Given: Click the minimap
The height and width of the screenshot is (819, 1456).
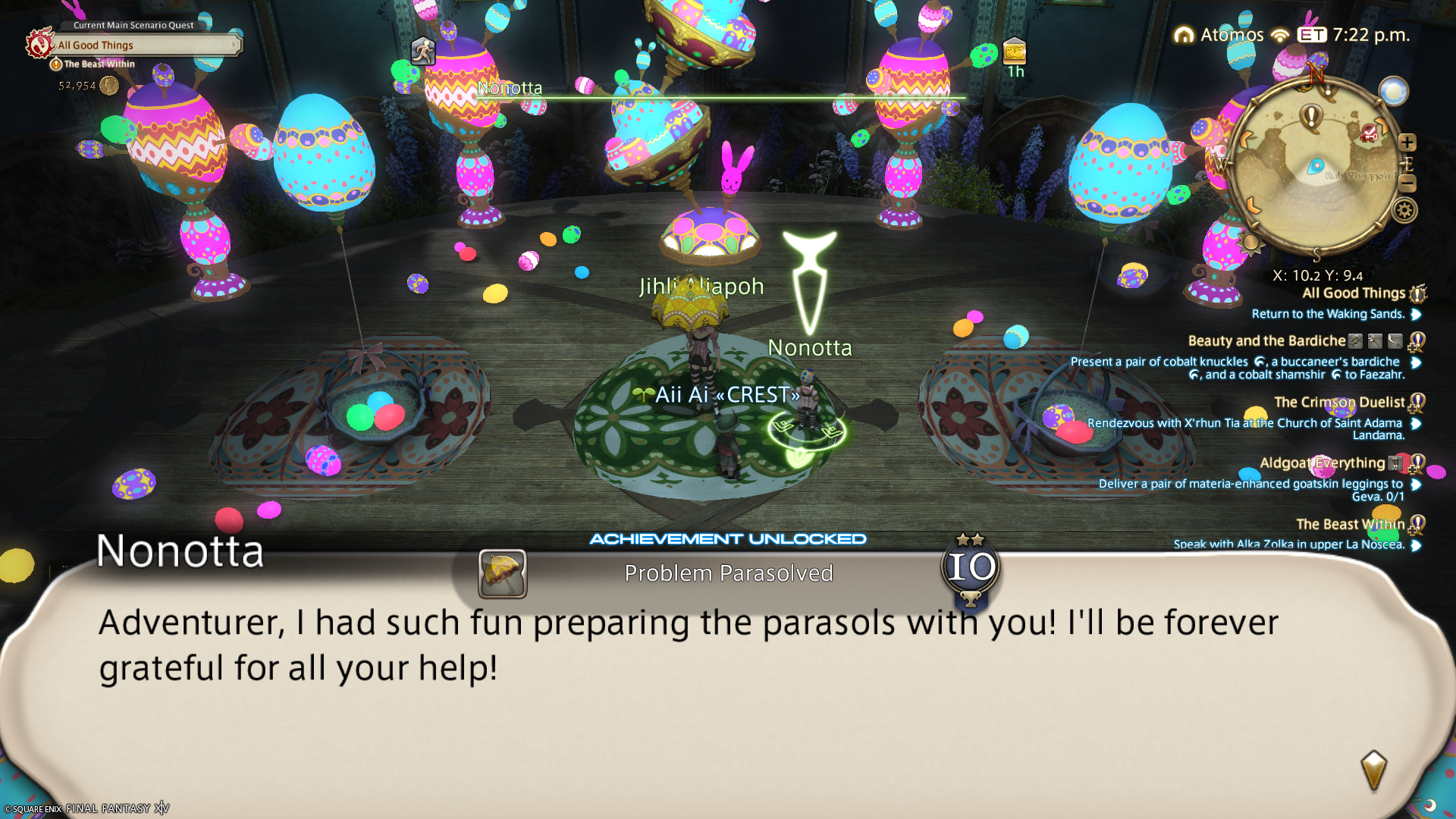Looking at the screenshot, I should (1316, 167).
